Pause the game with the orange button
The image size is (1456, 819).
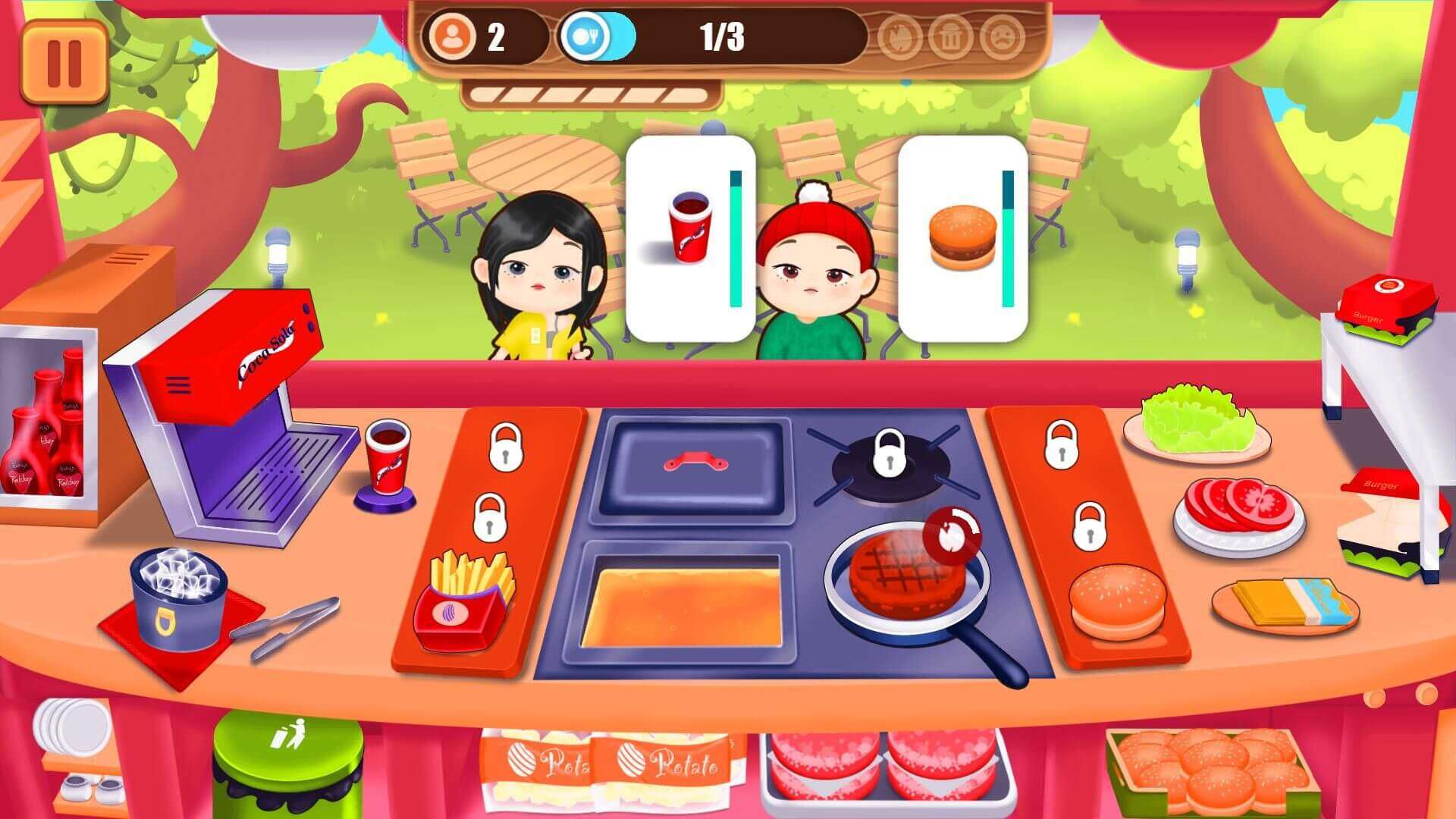click(64, 61)
